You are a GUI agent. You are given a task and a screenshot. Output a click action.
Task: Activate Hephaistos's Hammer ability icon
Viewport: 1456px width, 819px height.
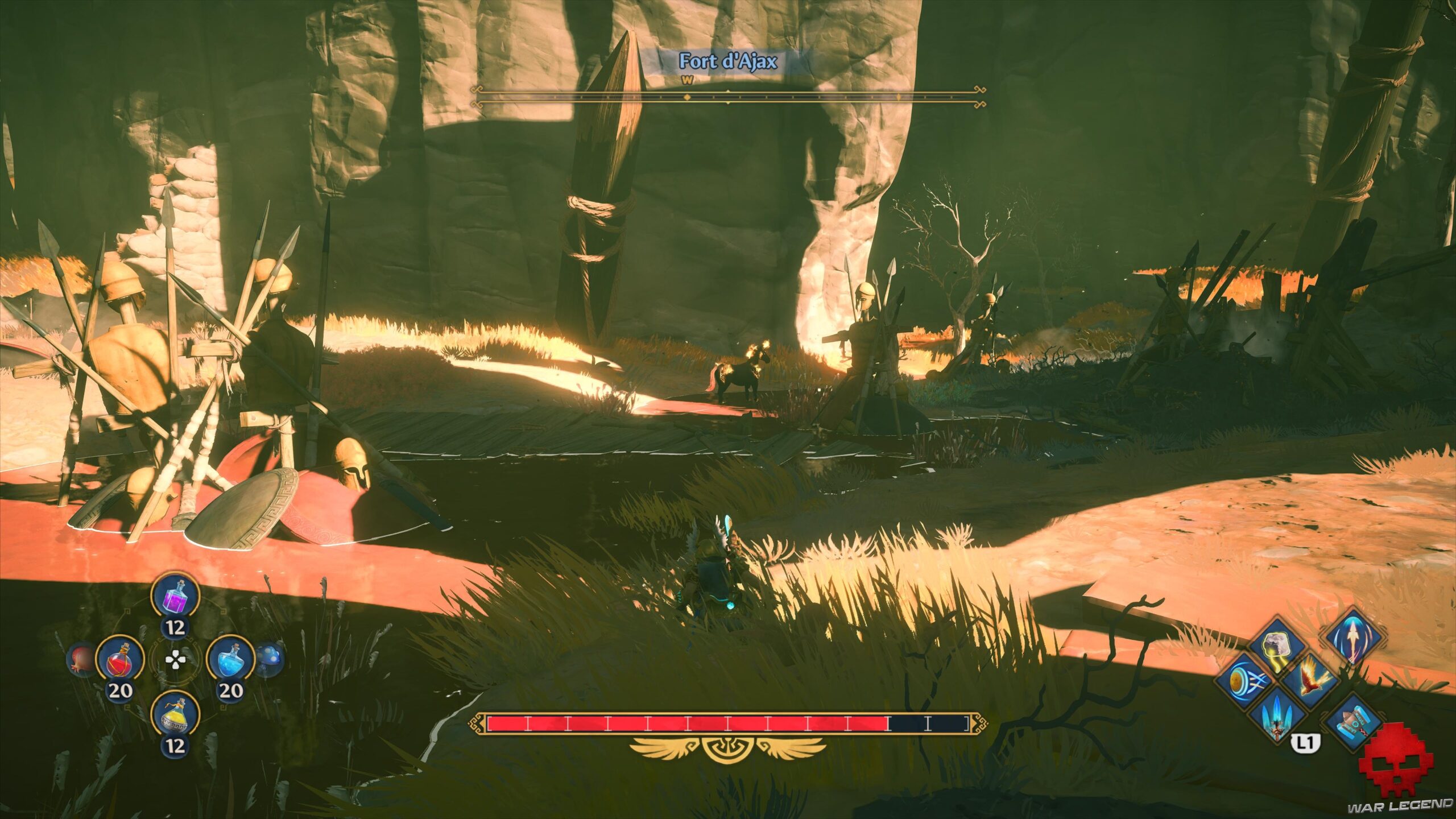click(1354, 723)
